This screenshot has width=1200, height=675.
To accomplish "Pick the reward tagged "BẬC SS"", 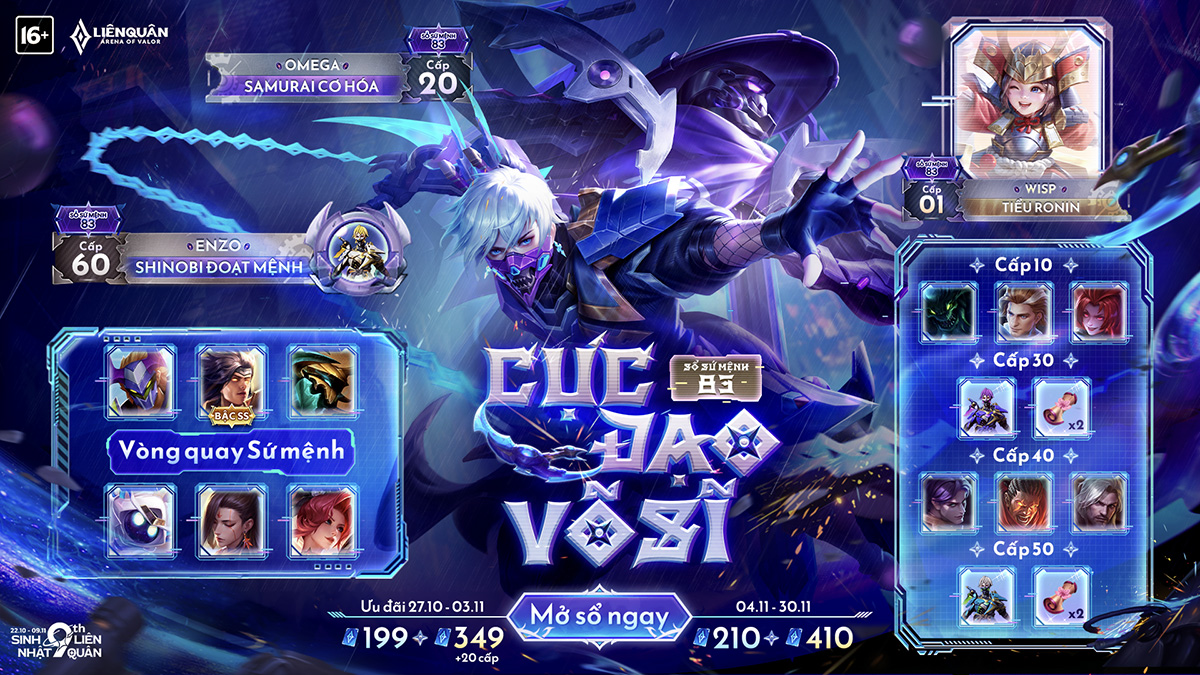I will coord(232,382).
